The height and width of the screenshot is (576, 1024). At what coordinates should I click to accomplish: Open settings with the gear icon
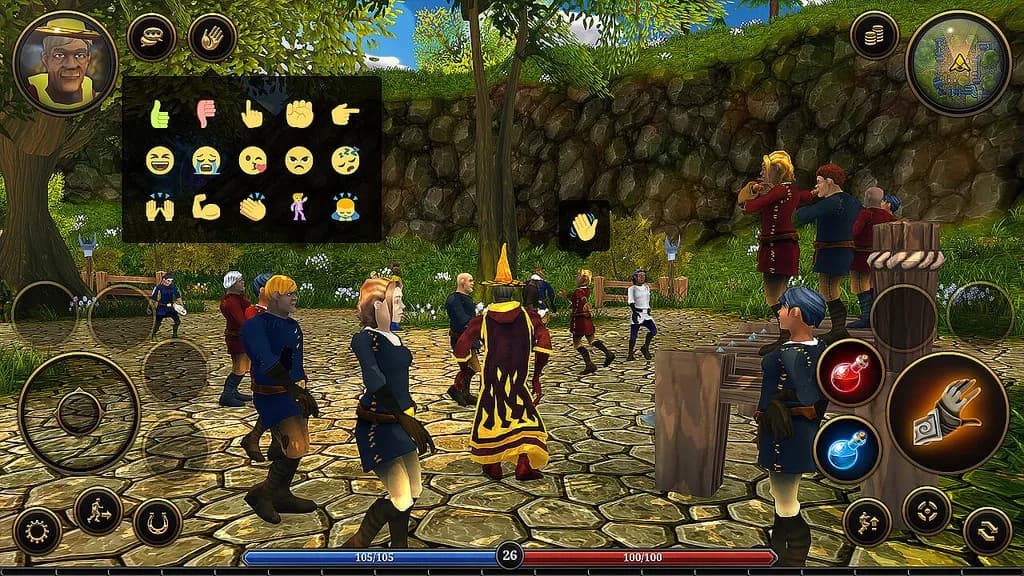[x=37, y=531]
